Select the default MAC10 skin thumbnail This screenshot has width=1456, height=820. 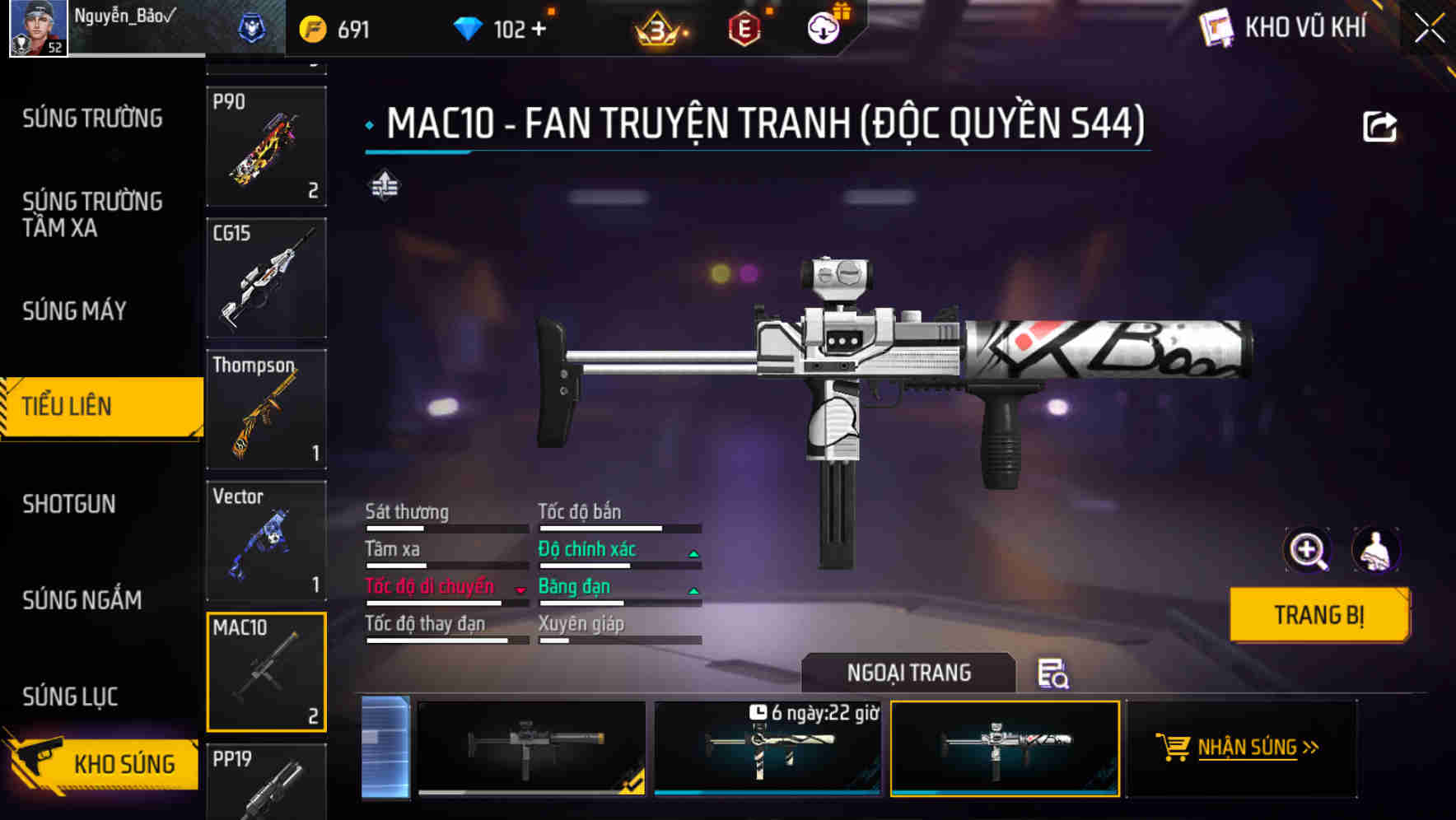point(531,748)
